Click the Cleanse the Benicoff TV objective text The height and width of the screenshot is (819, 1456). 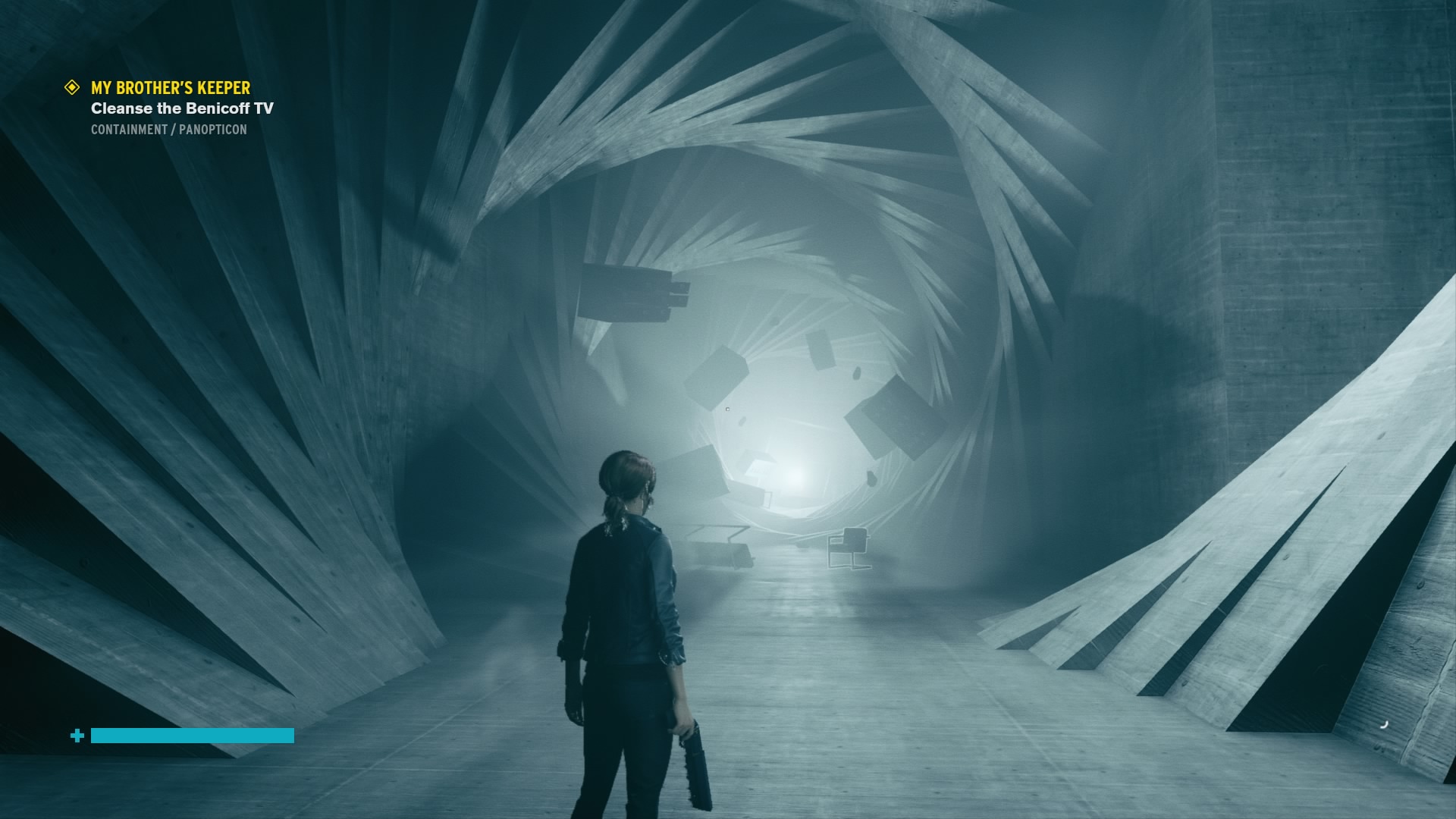[x=182, y=108]
